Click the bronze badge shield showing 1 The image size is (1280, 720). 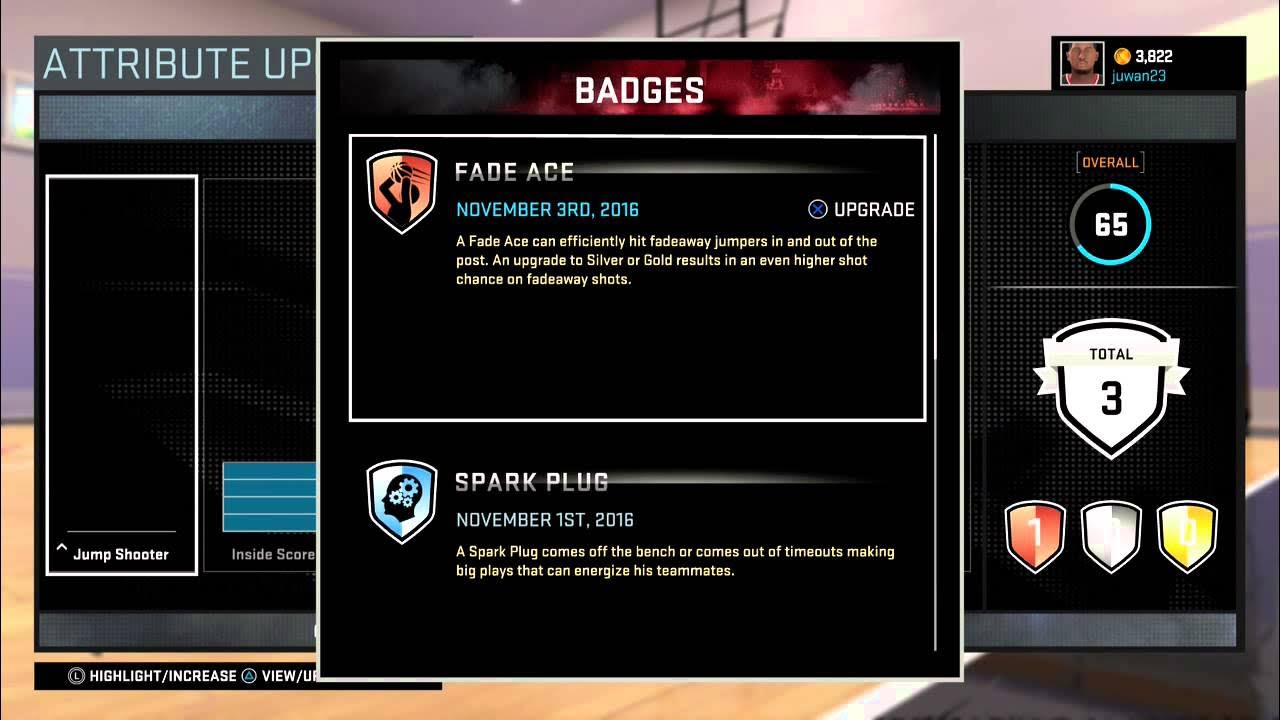tap(1035, 537)
